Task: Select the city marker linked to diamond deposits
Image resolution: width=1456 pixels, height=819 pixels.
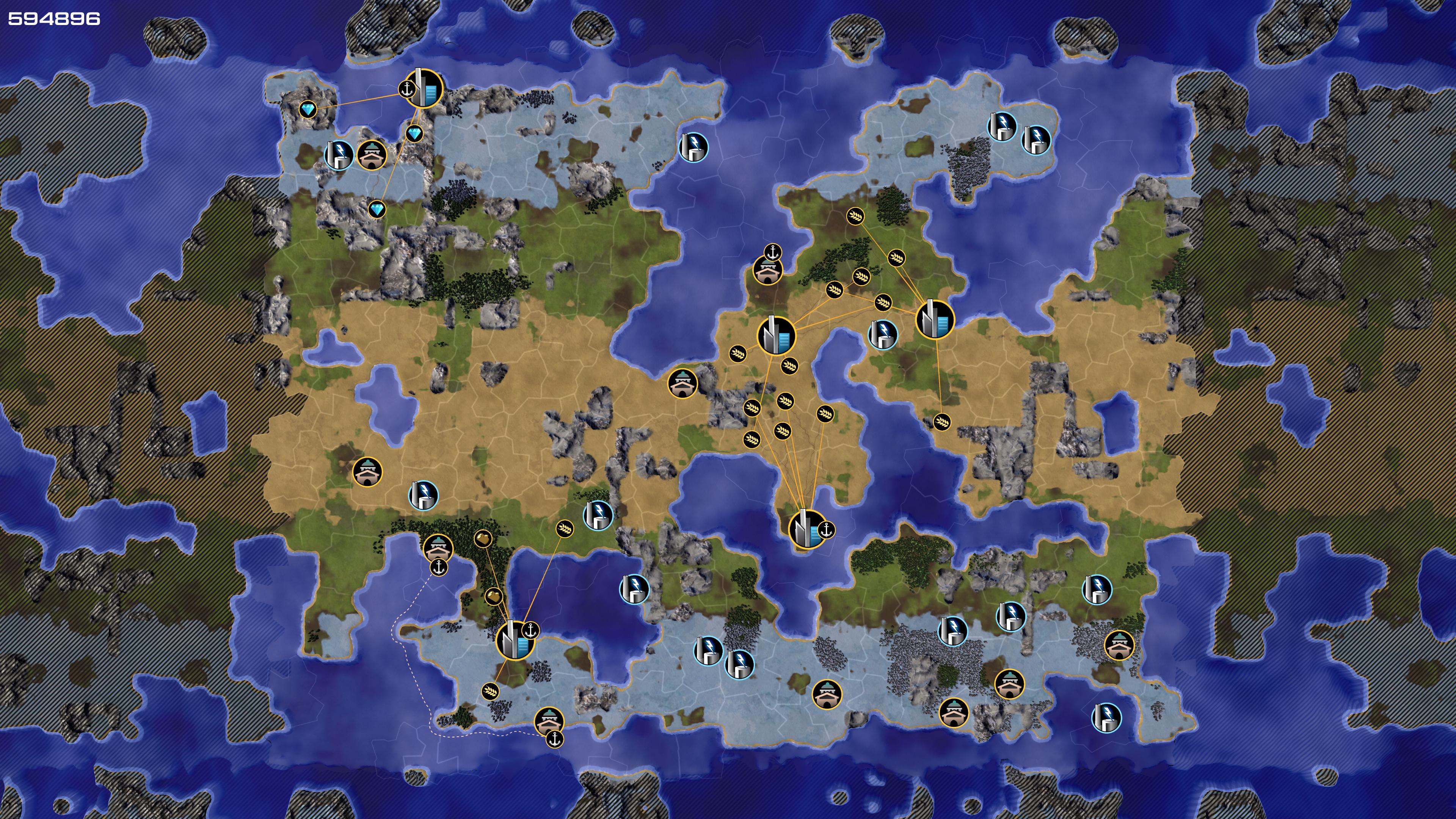Action: 425,89
